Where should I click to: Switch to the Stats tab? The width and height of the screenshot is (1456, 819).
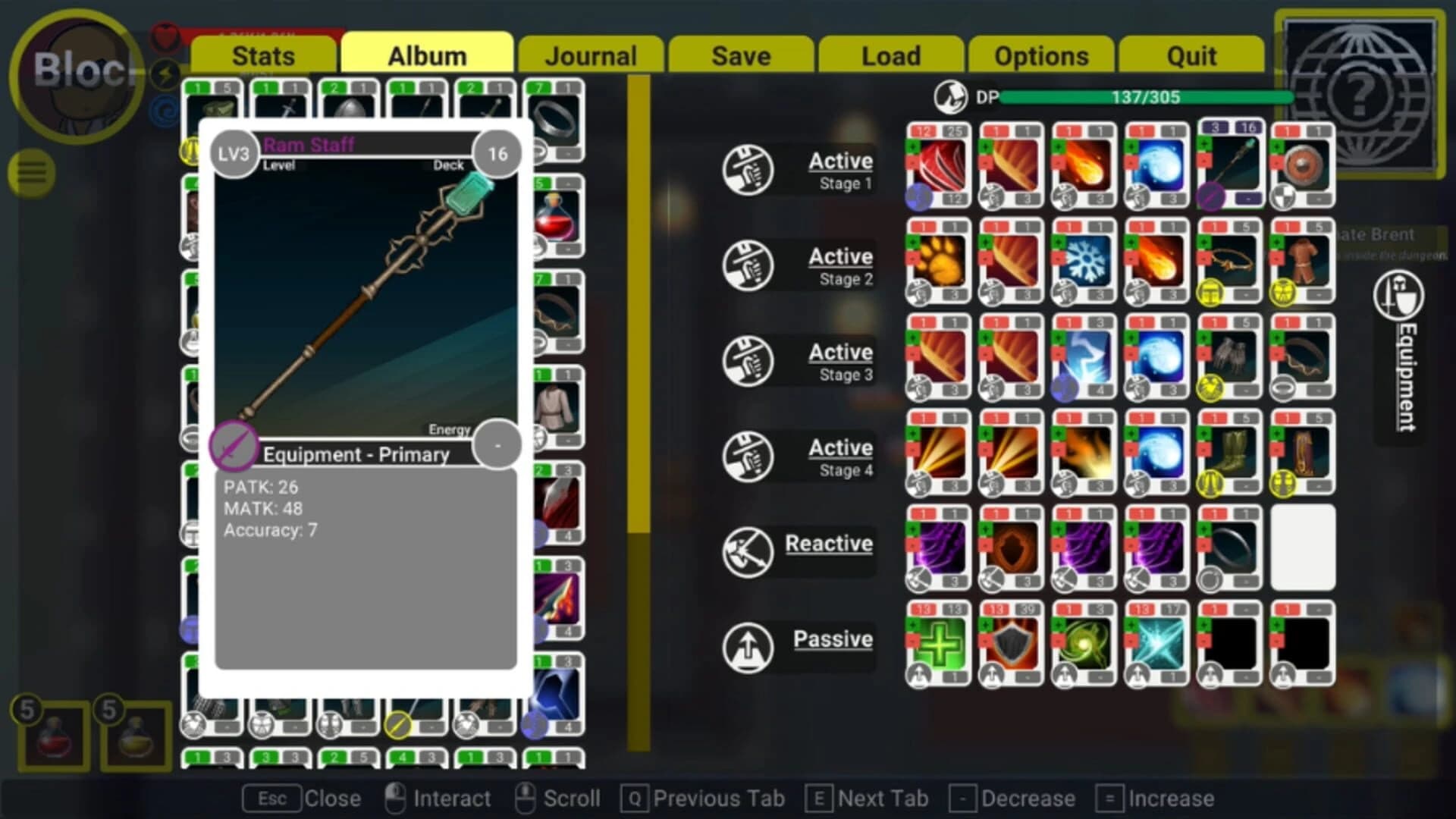tap(263, 55)
